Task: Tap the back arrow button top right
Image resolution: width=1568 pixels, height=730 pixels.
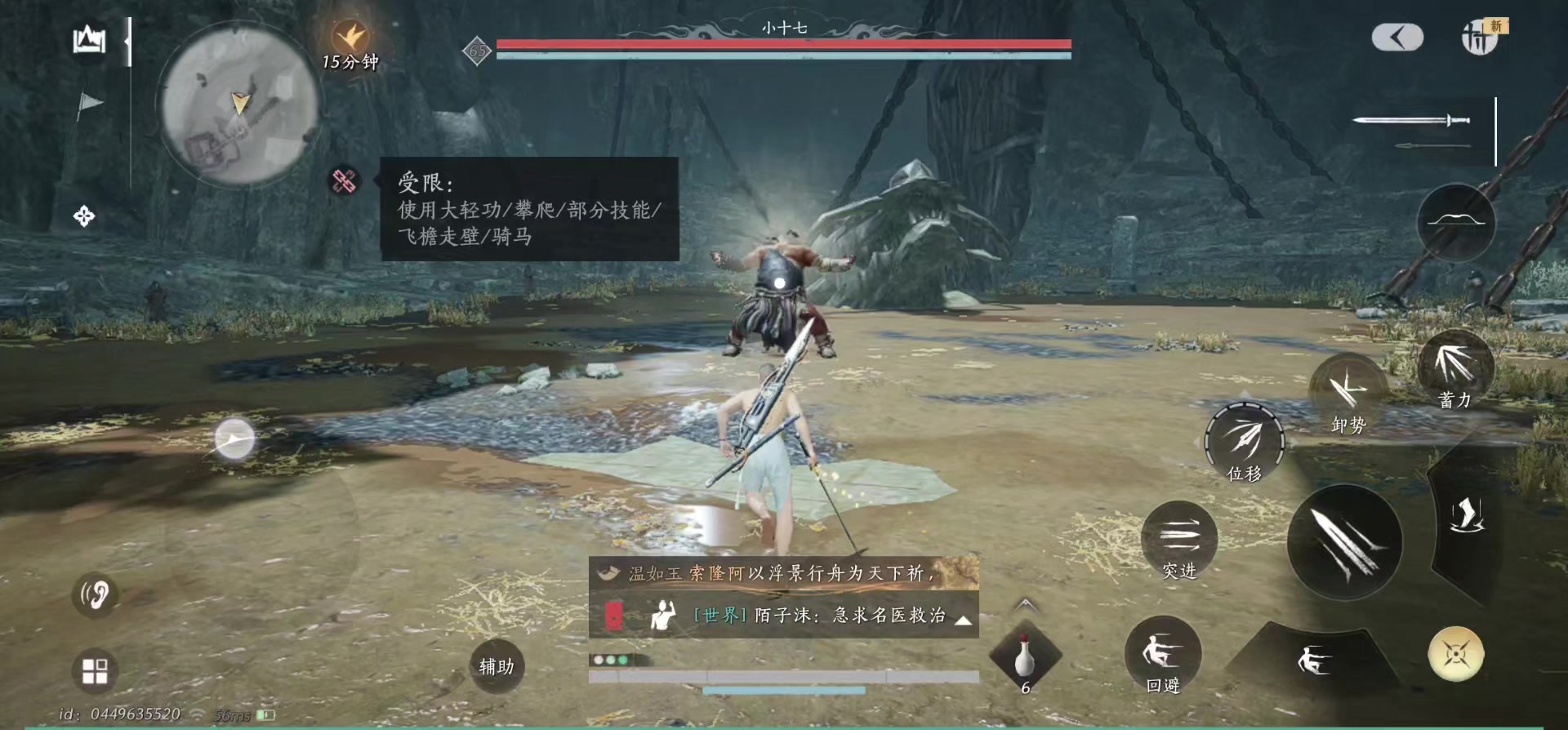Action: 1396,38
